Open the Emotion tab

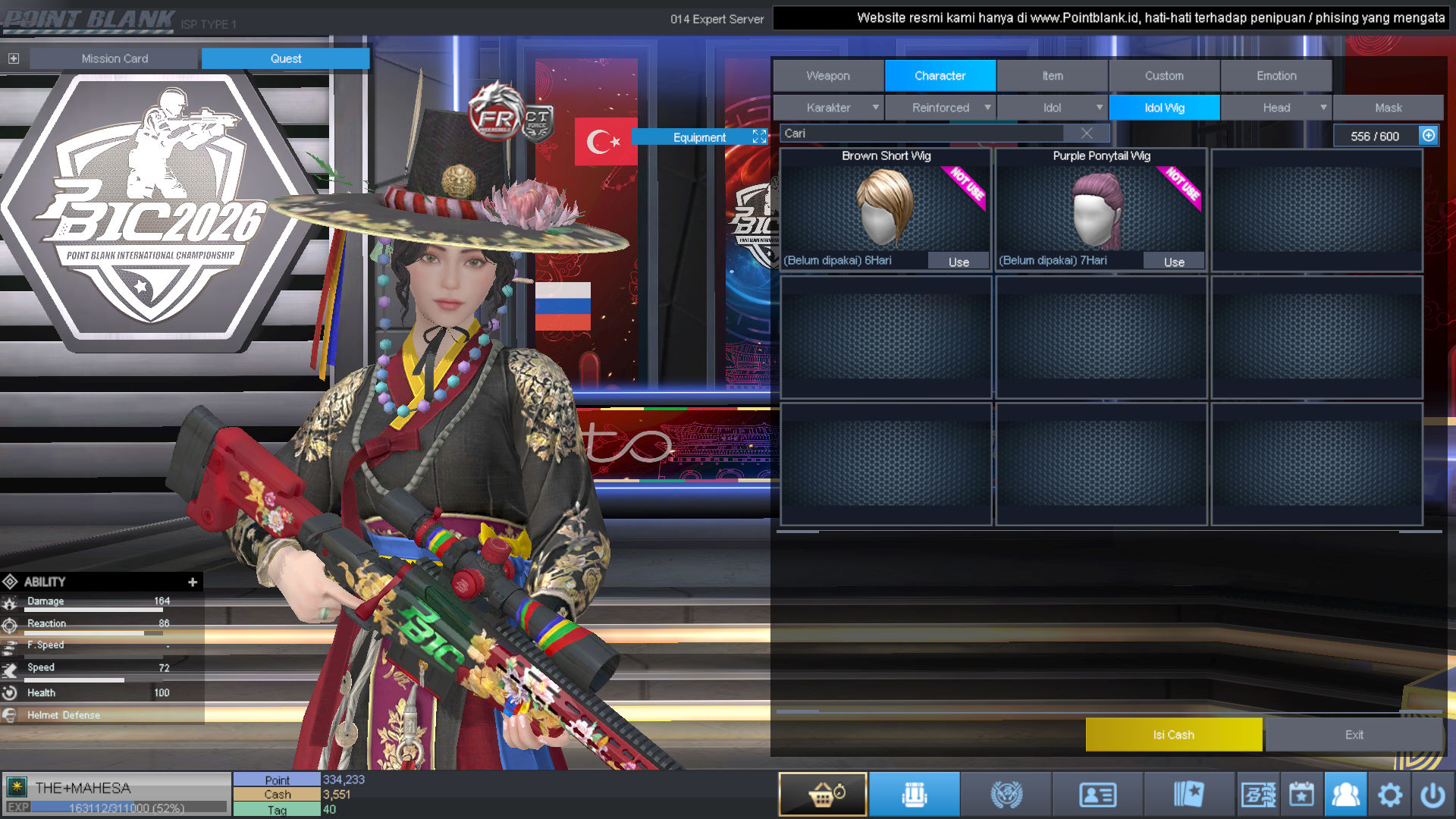tap(1276, 76)
